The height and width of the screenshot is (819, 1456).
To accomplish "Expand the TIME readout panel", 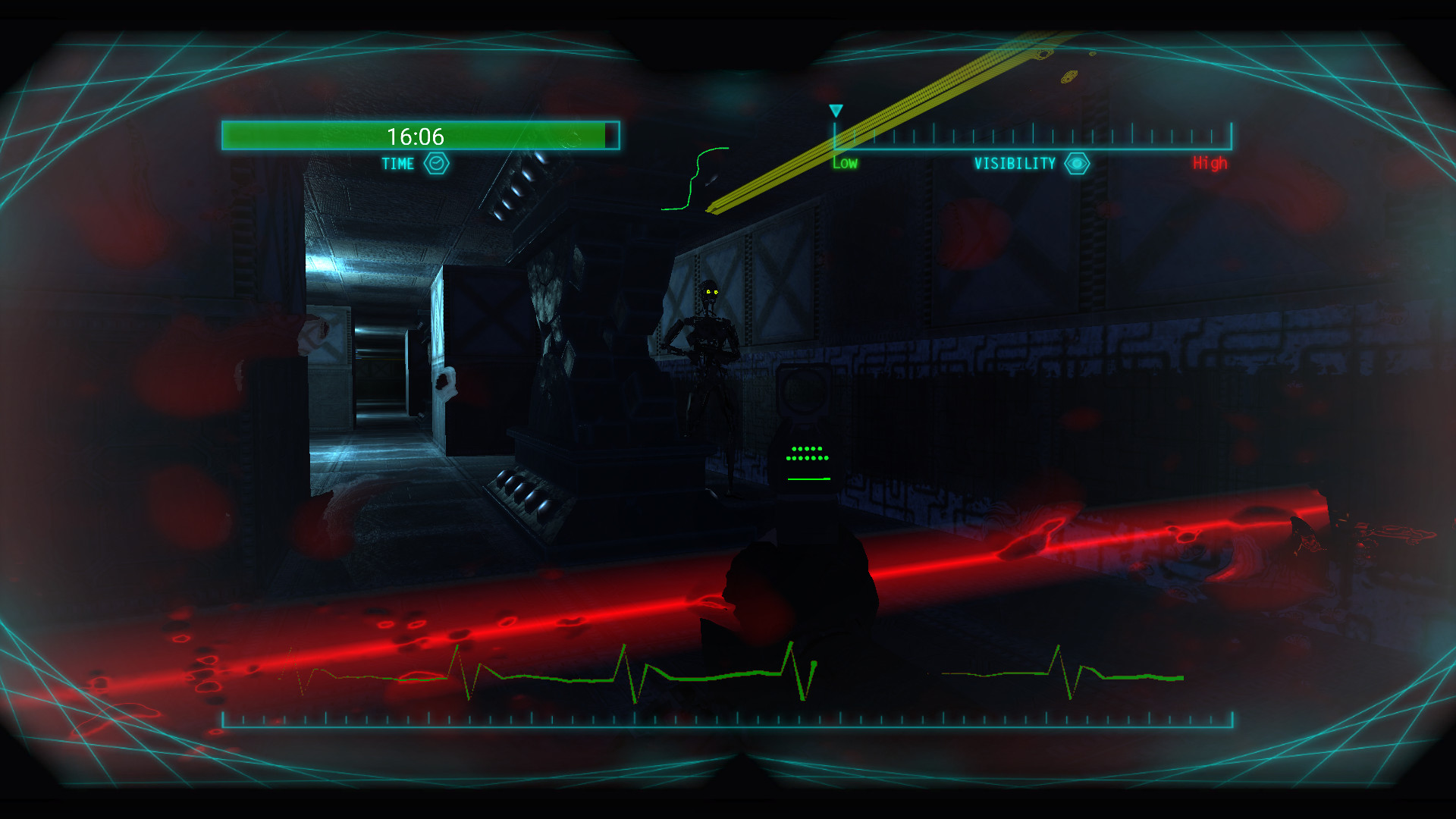I will tap(419, 135).
